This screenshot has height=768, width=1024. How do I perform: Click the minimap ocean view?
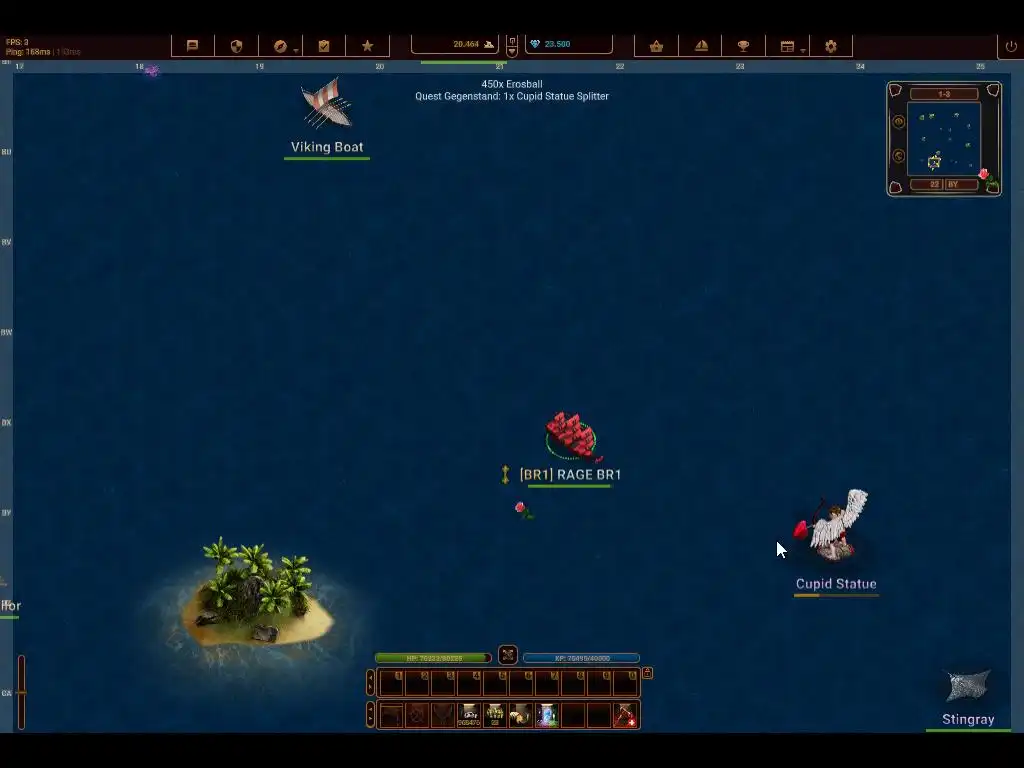coord(944,140)
